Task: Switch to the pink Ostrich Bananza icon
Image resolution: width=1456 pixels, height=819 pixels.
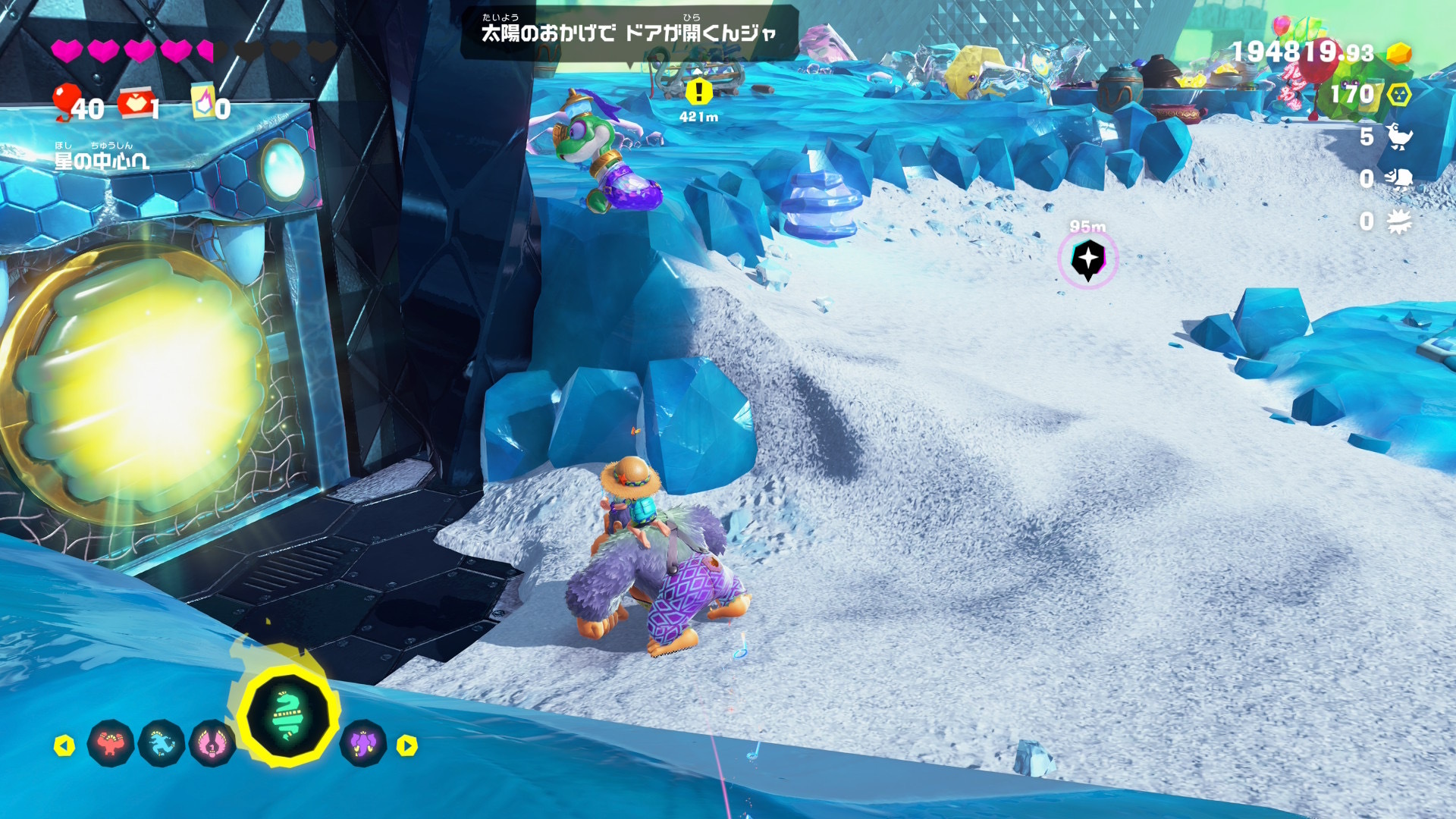Action: point(212,744)
